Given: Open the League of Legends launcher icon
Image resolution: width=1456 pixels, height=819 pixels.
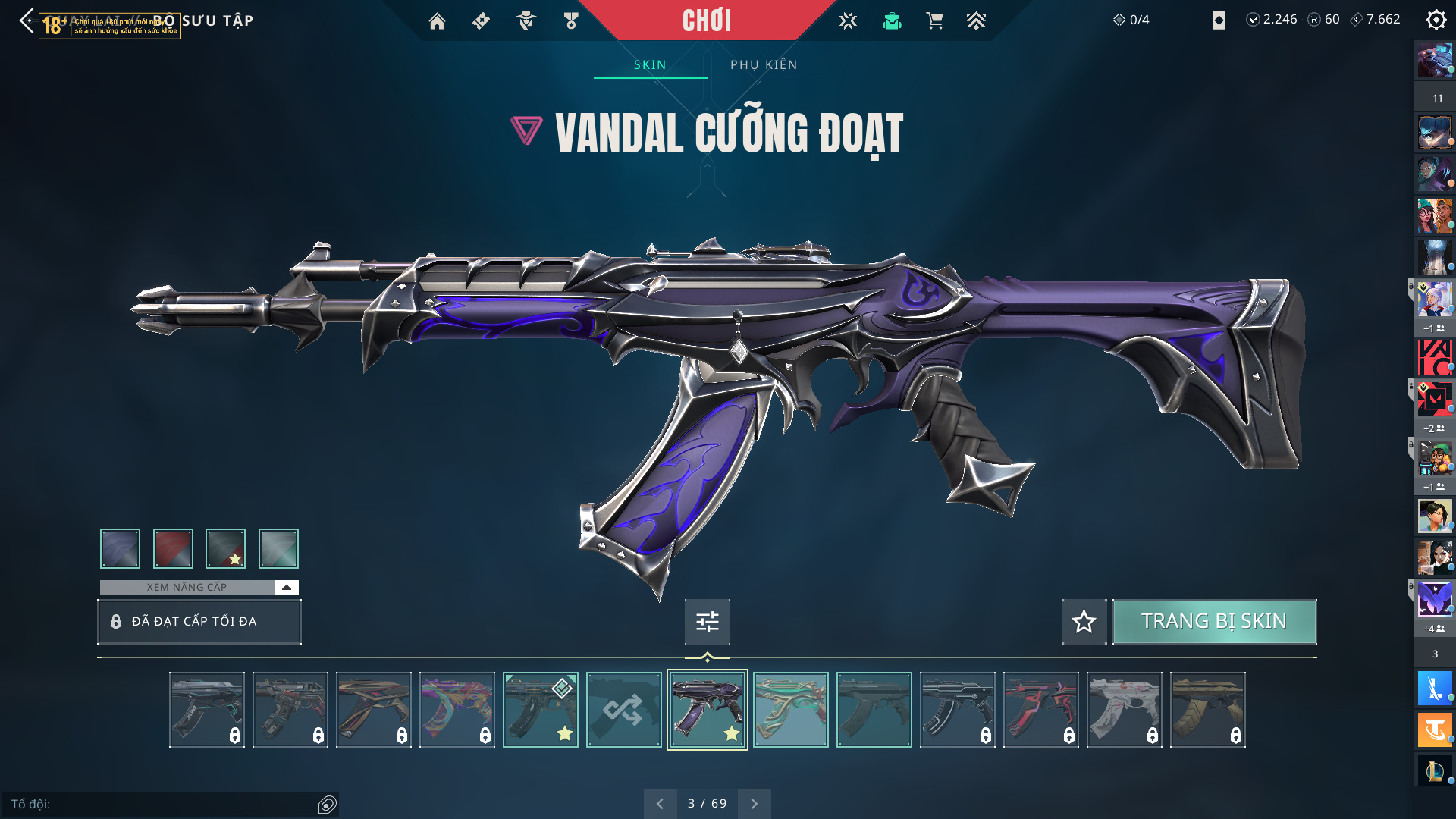Looking at the screenshot, I should tap(1435, 771).
